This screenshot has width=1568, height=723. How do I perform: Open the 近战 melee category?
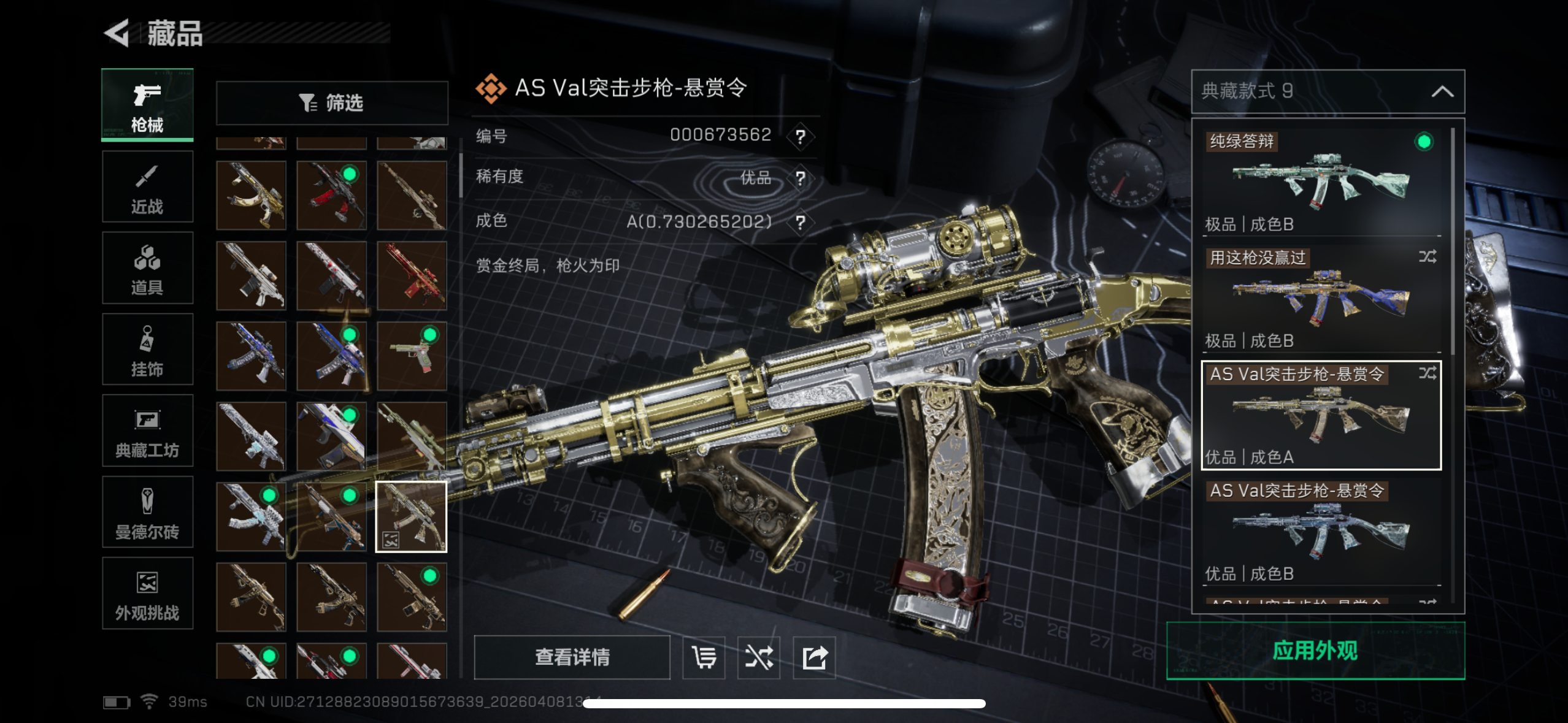pyautogui.click(x=147, y=187)
